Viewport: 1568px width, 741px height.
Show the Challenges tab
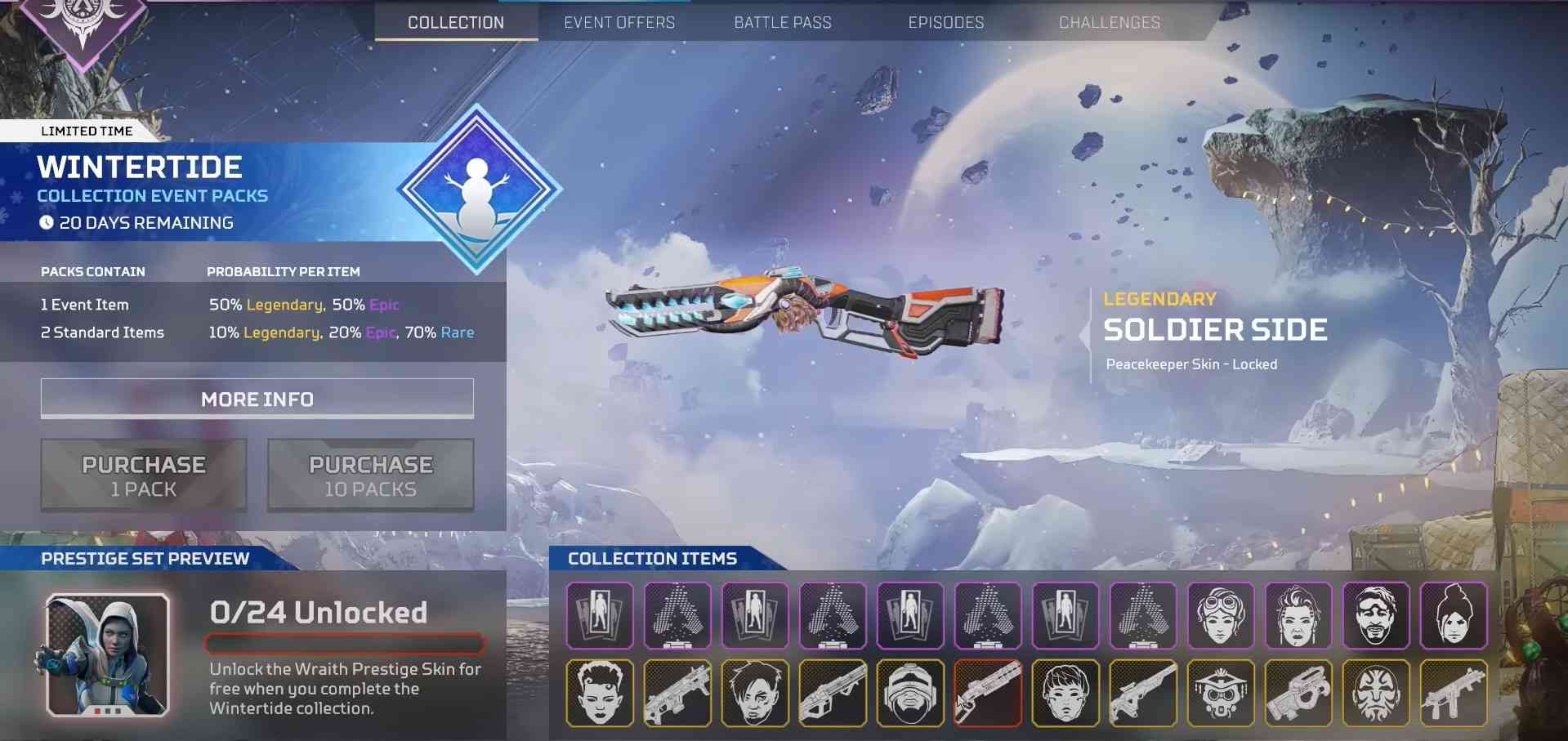(x=1110, y=23)
